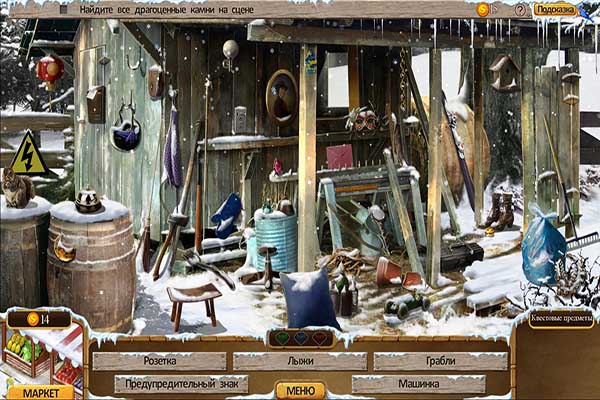The height and width of the screenshot is (400, 600).
Task: Select the Грабли item in the list
Action: click(x=440, y=361)
